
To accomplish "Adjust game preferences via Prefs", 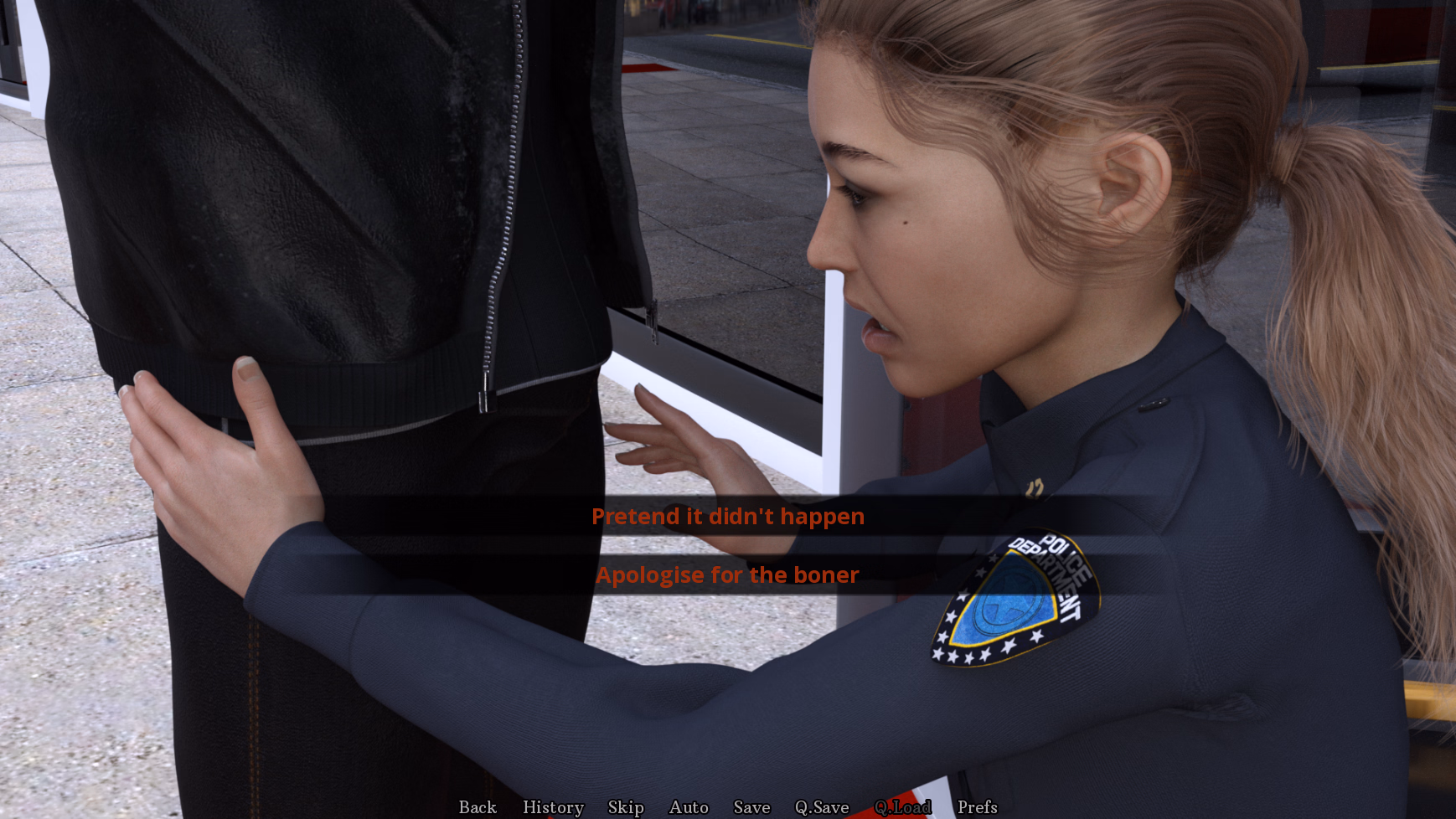I will [978, 807].
